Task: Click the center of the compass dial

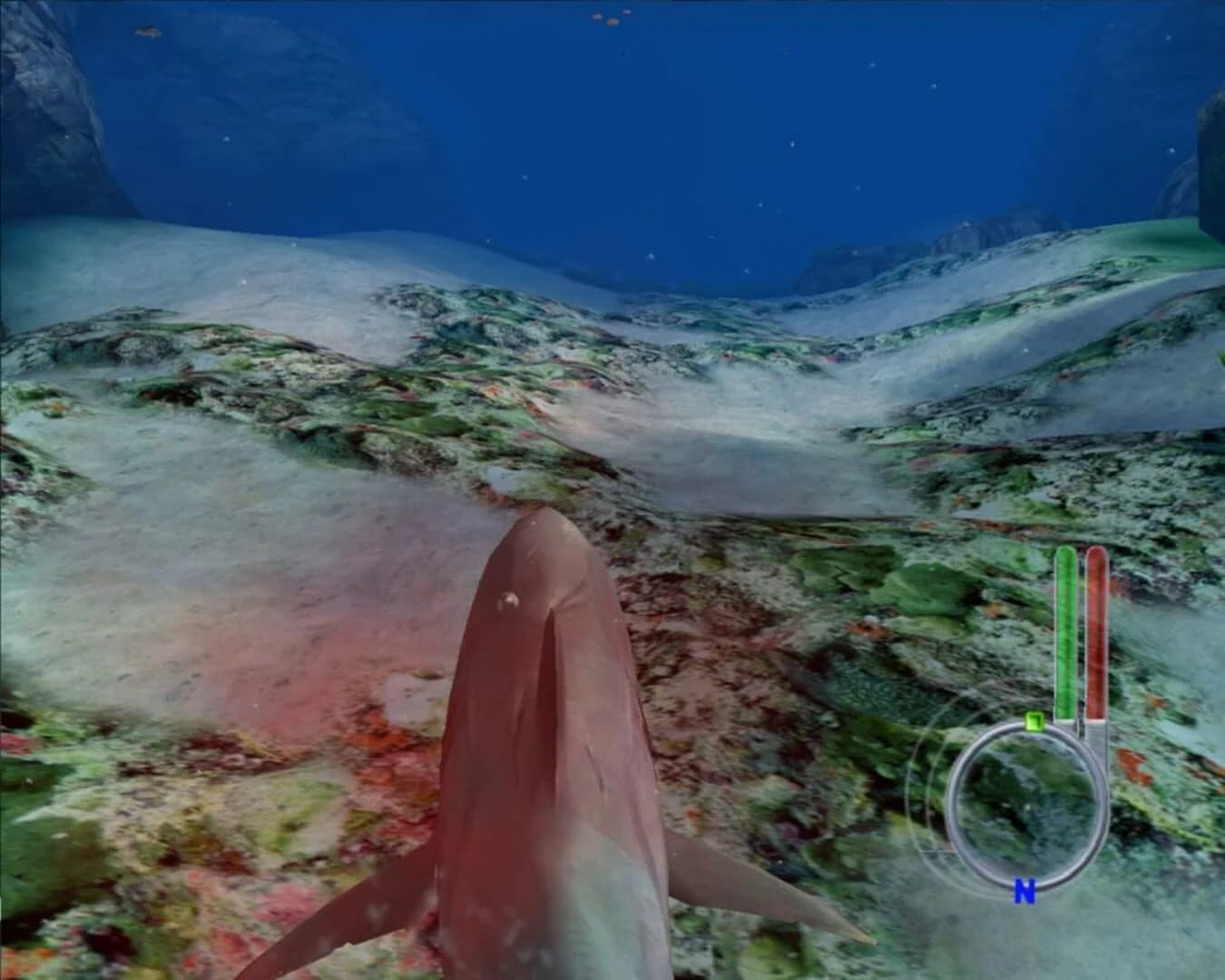Action: pos(1025,803)
